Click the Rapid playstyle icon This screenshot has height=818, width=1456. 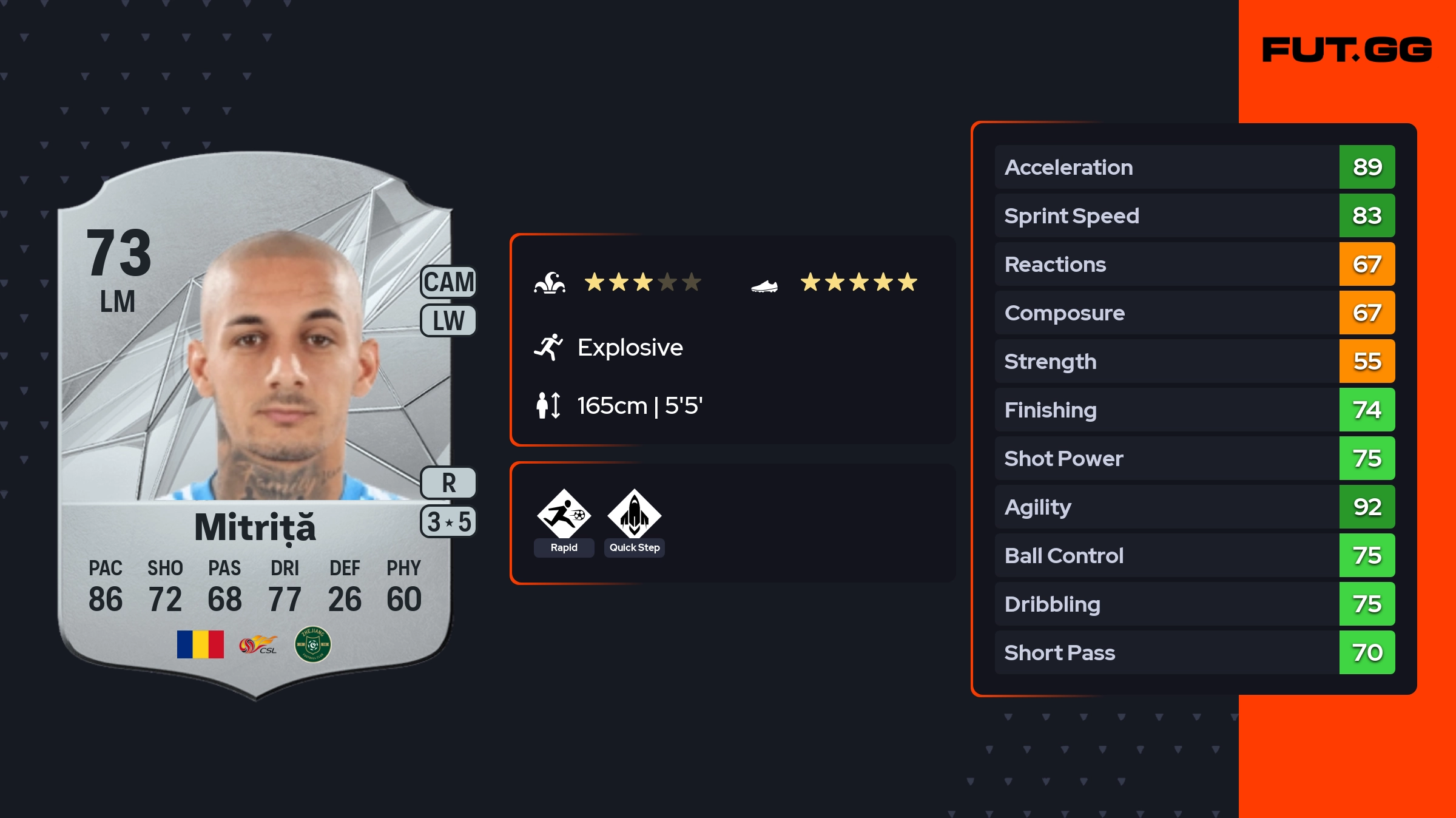click(x=564, y=516)
